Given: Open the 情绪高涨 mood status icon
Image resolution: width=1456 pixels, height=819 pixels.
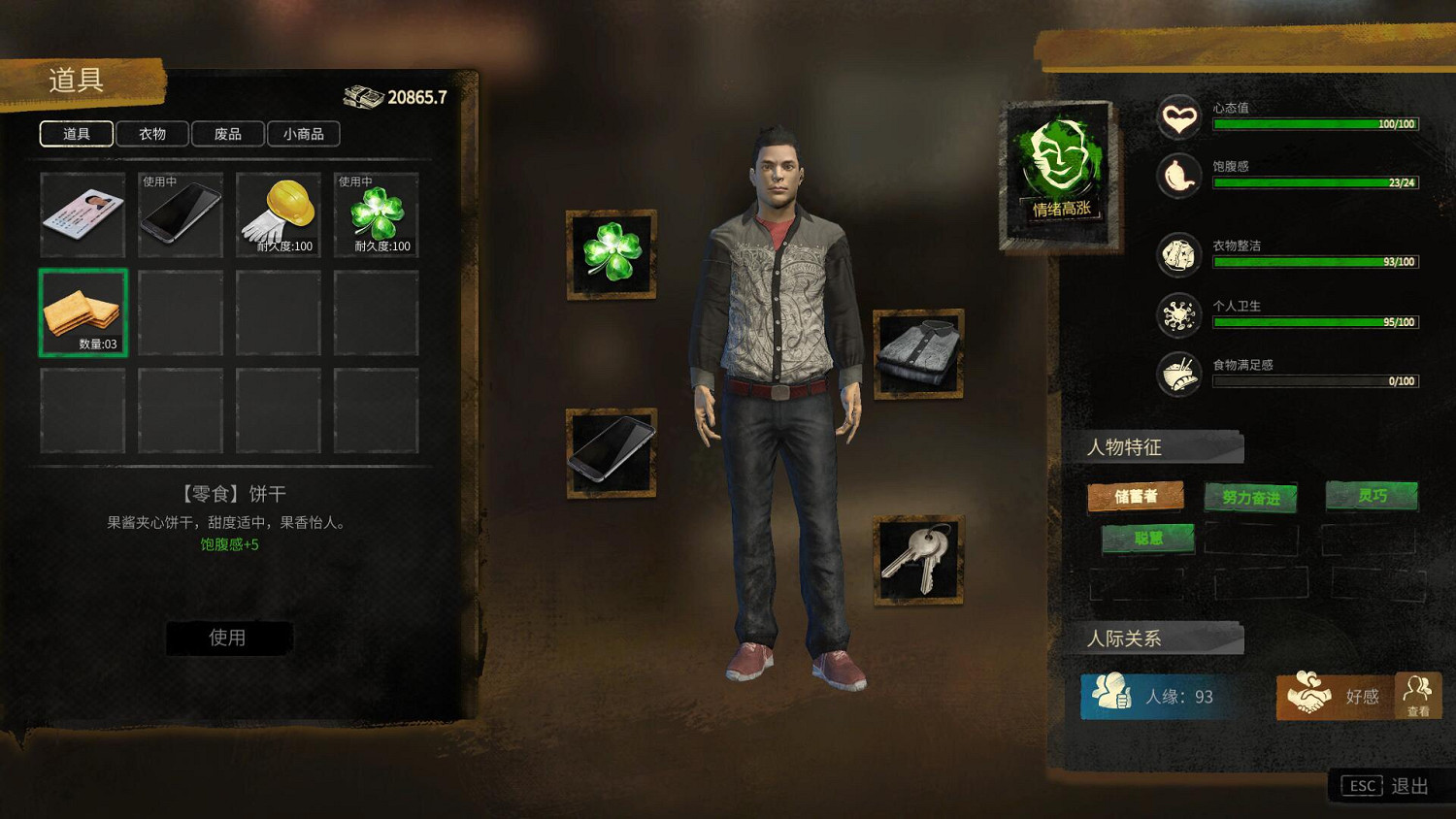Looking at the screenshot, I should (x=1060, y=173).
